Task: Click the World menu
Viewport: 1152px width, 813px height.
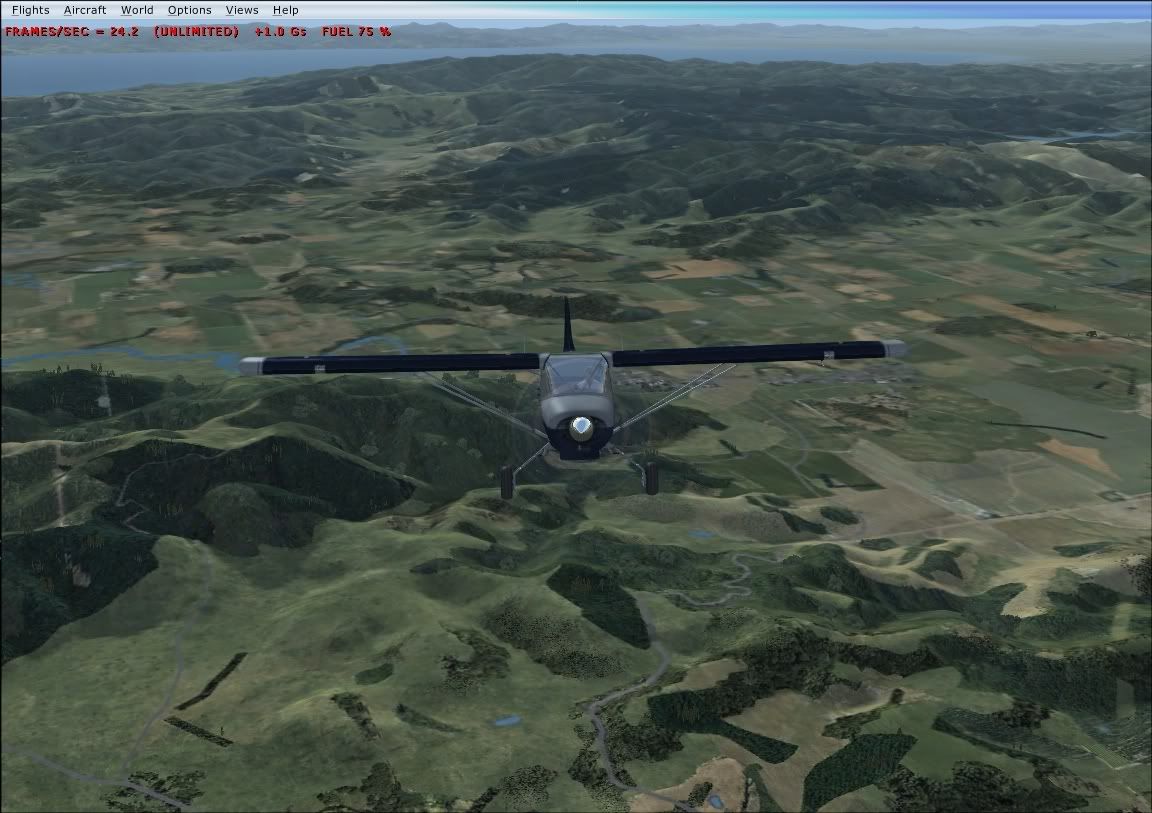Action: [137, 10]
